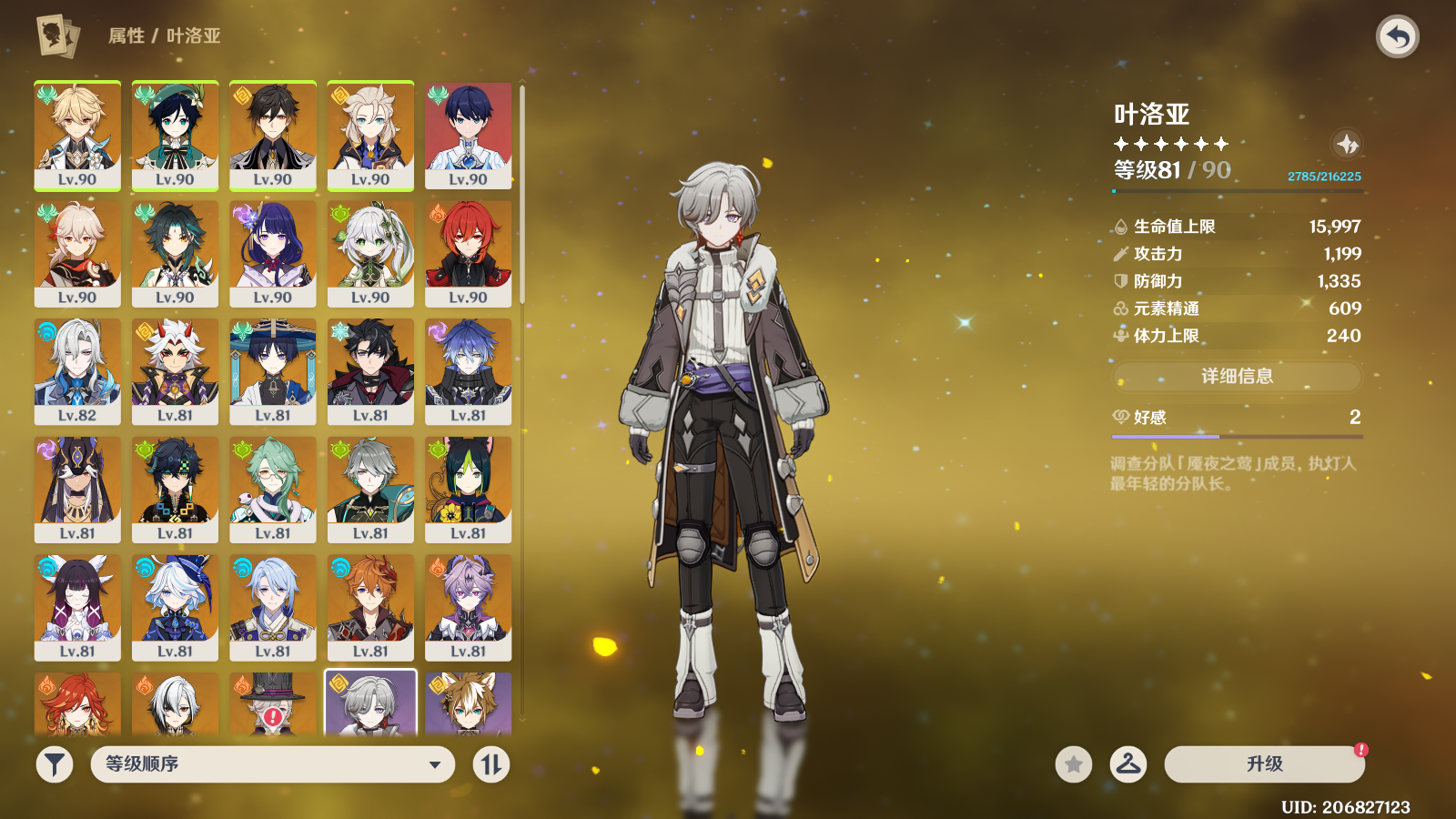Choose the Zhongli character portrait
Viewport: 1456px width, 819px height.
pyautogui.click(x=273, y=135)
